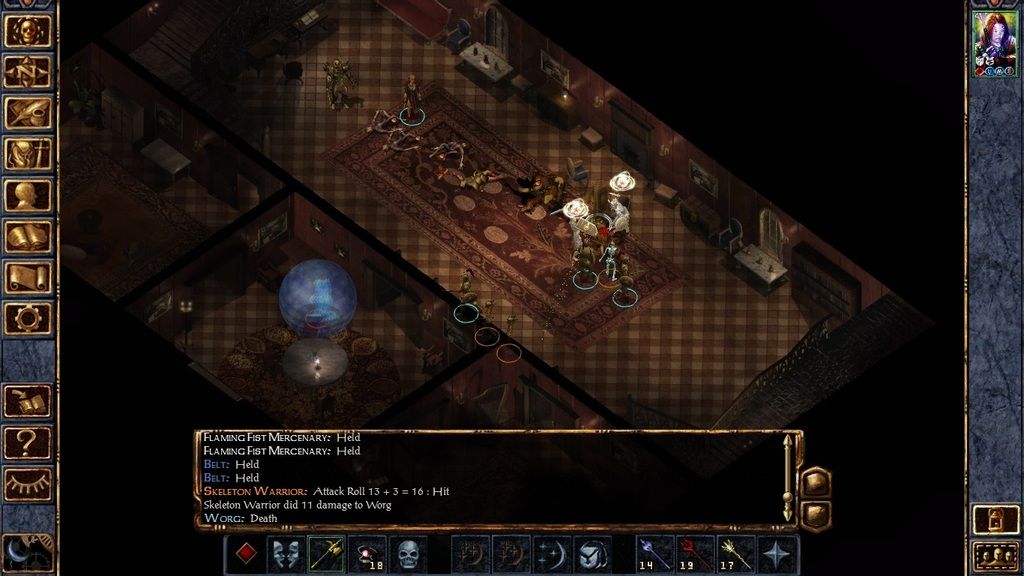Equip the halberd weapon slot

click(x=327, y=554)
